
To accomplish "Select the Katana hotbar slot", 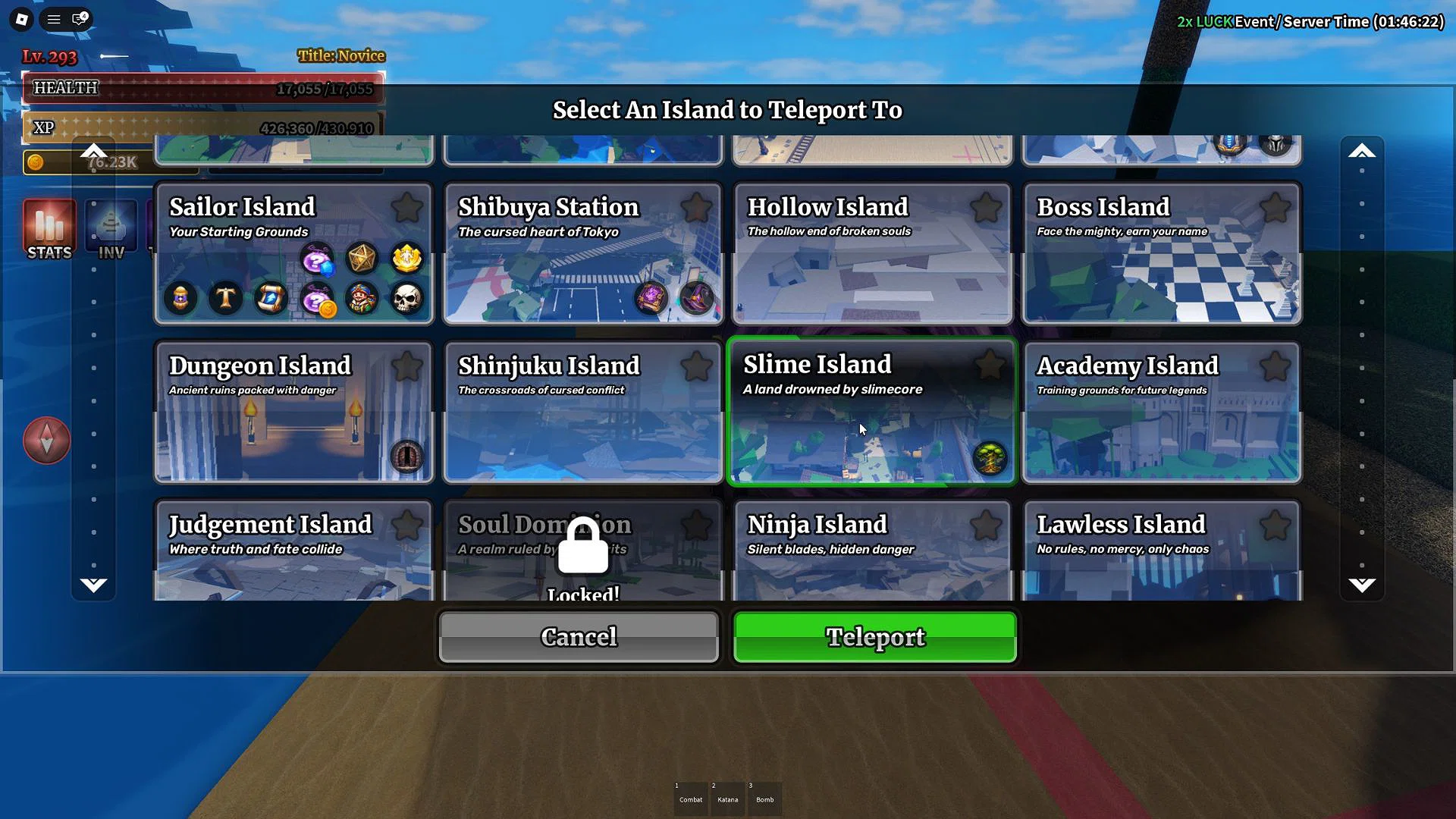I will [727, 798].
